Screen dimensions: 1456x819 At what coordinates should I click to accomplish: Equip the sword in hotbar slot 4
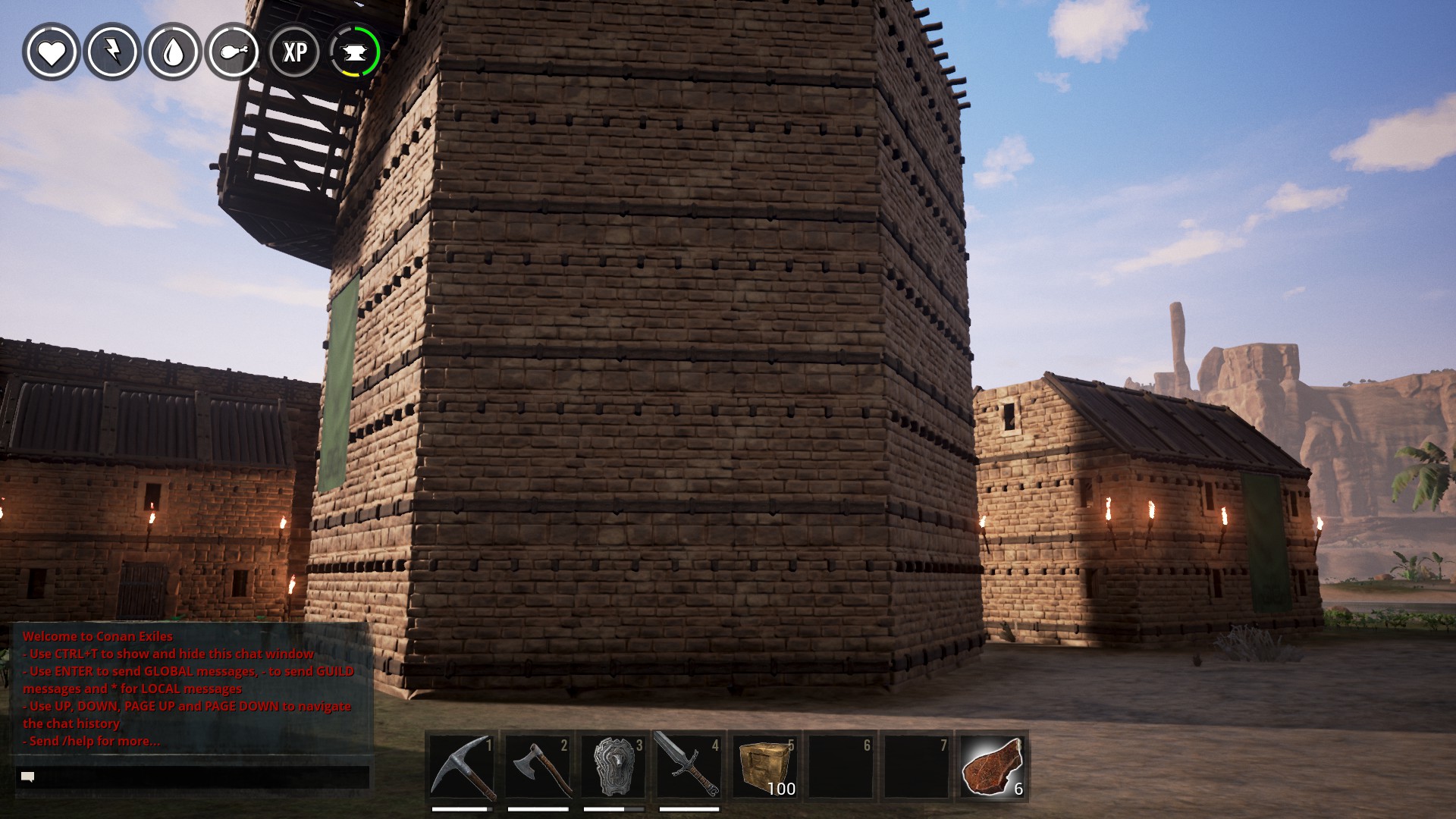click(689, 767)
